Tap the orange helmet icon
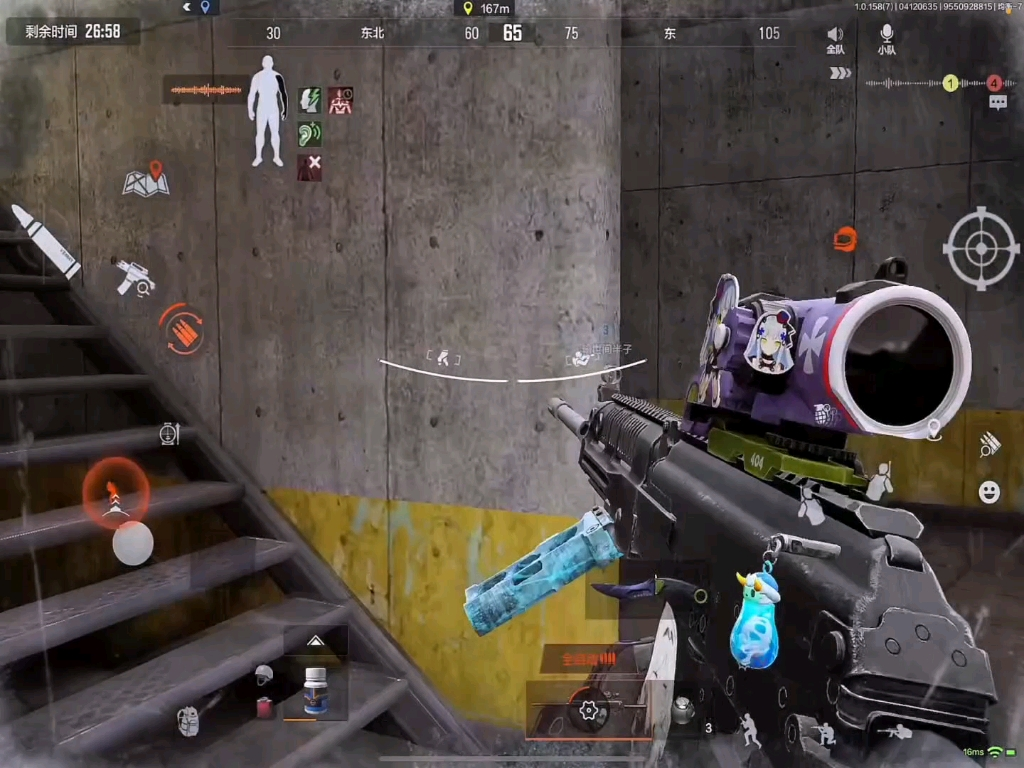Screen dimensions: 1024x768 point(845,239)
